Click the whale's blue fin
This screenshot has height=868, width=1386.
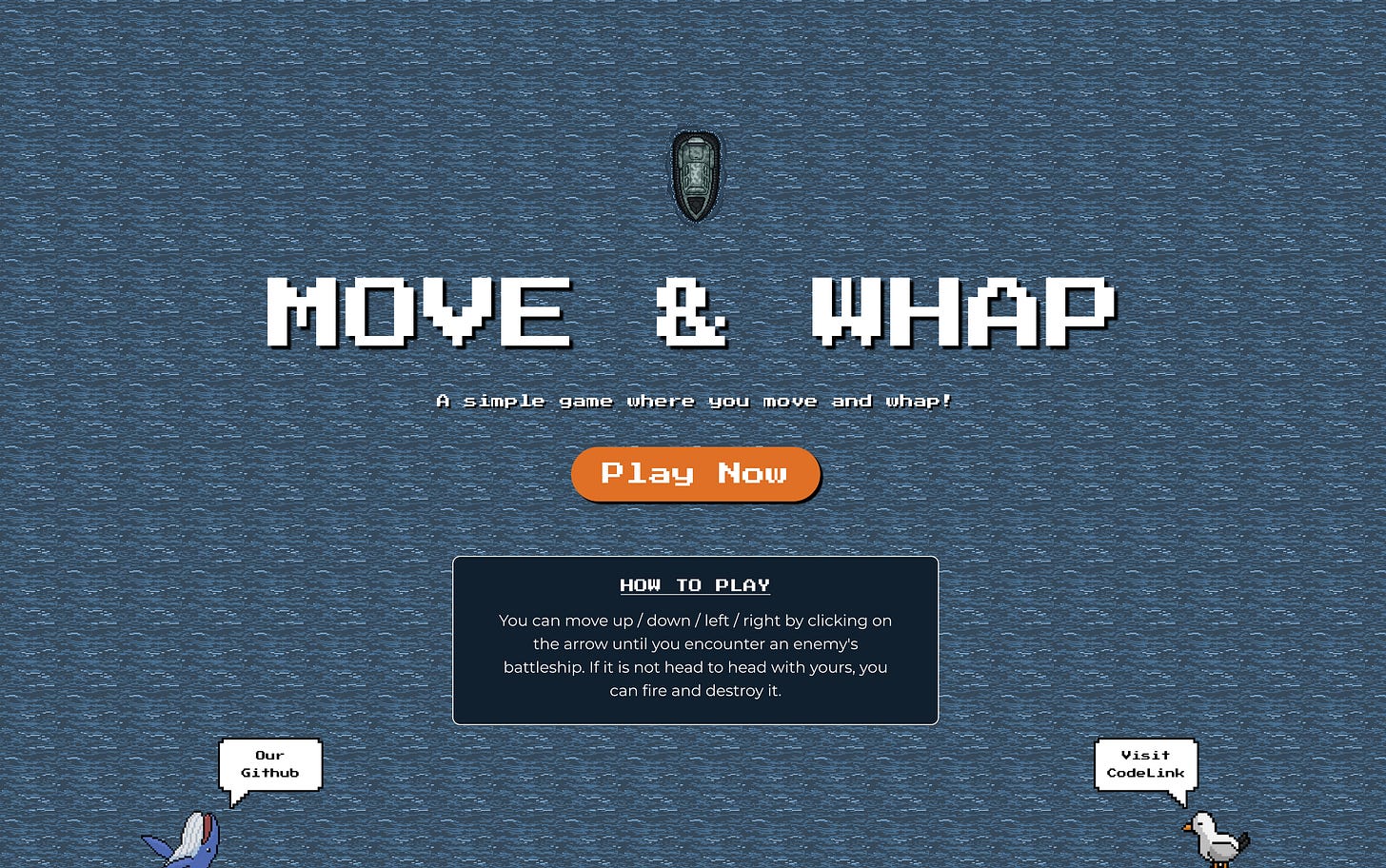click(158, 845)
